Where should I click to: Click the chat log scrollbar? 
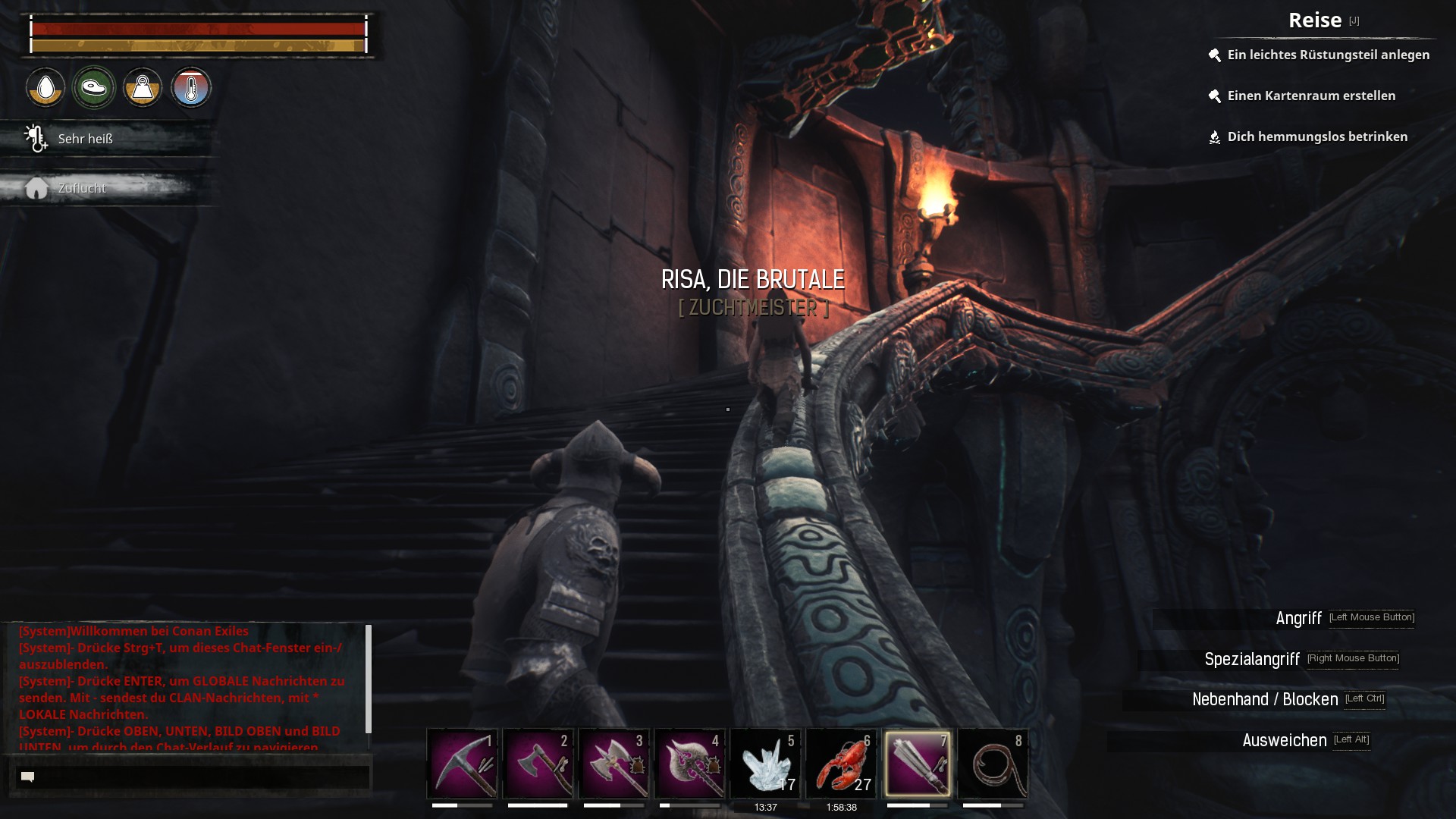pos(369,679)
